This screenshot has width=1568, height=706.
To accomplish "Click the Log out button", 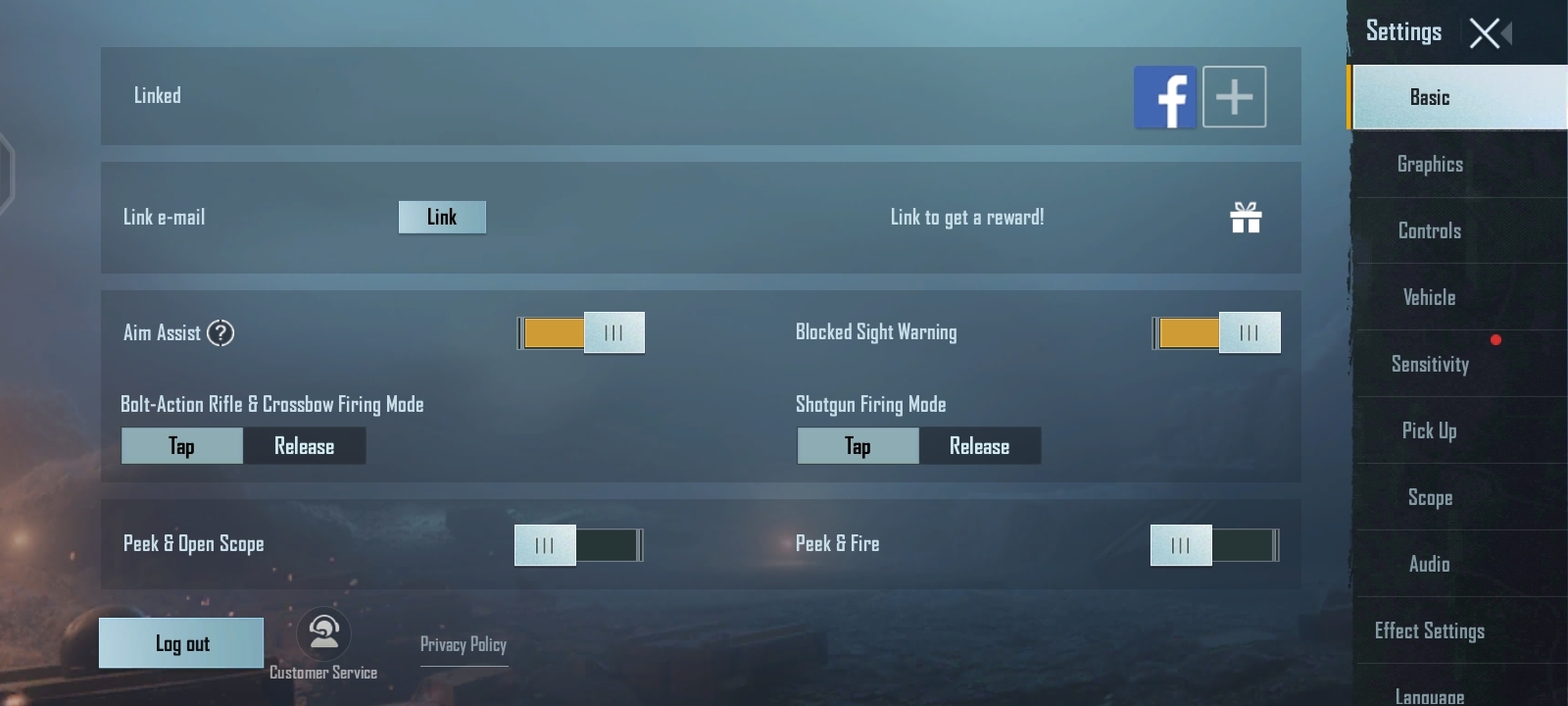I will pos(180,642).
